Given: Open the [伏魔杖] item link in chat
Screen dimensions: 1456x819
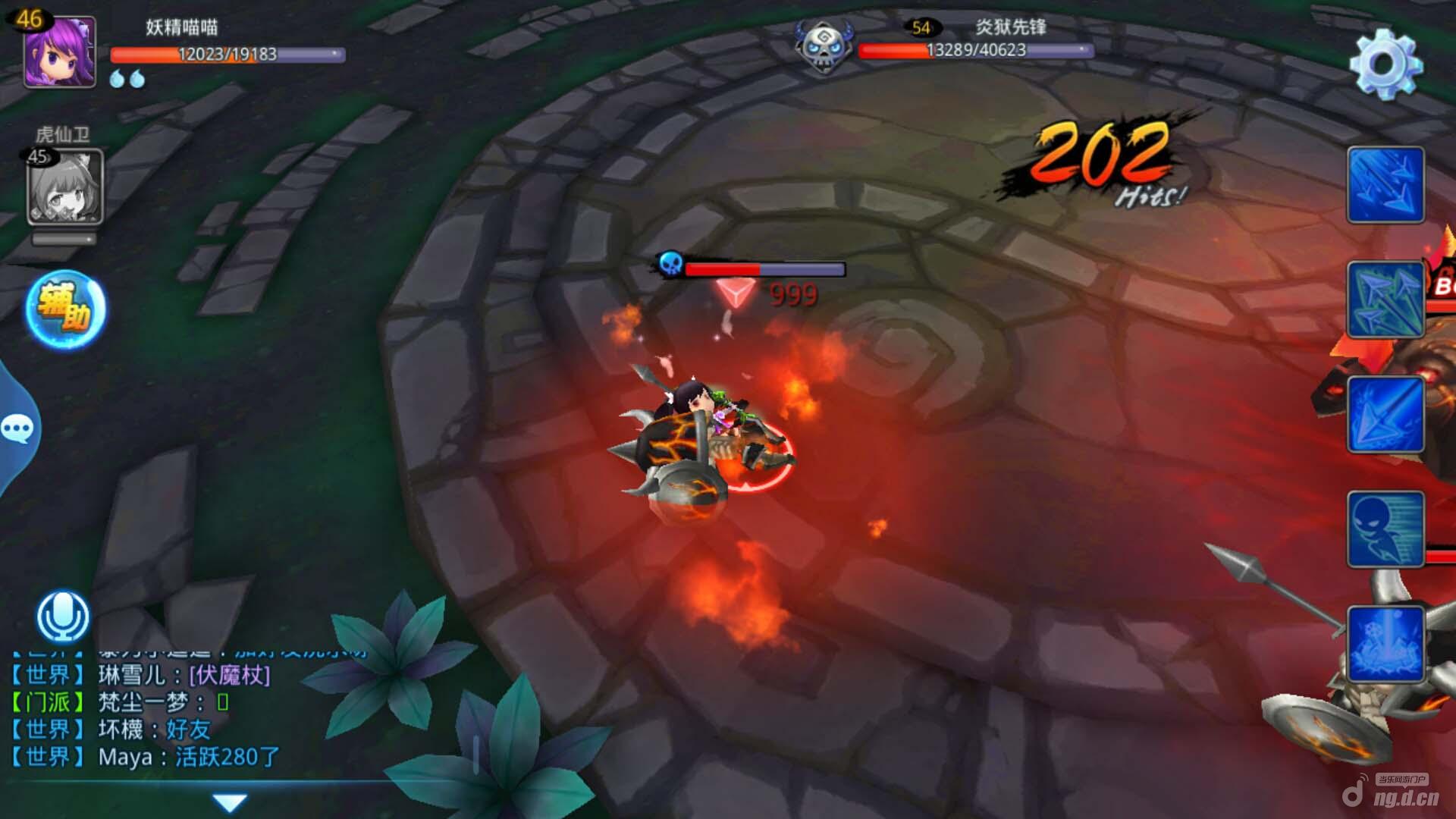Looking at the screenshot, I should click(229, 675).
